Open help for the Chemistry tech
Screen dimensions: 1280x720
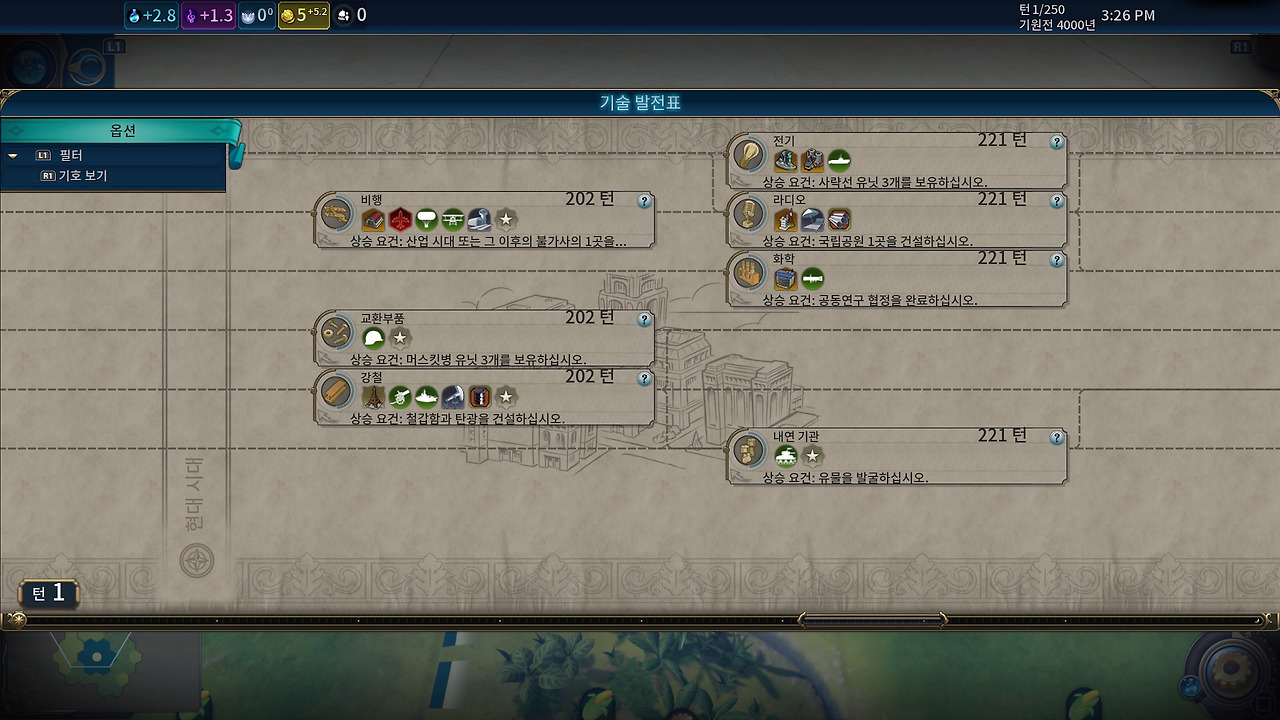point(1056,260)
